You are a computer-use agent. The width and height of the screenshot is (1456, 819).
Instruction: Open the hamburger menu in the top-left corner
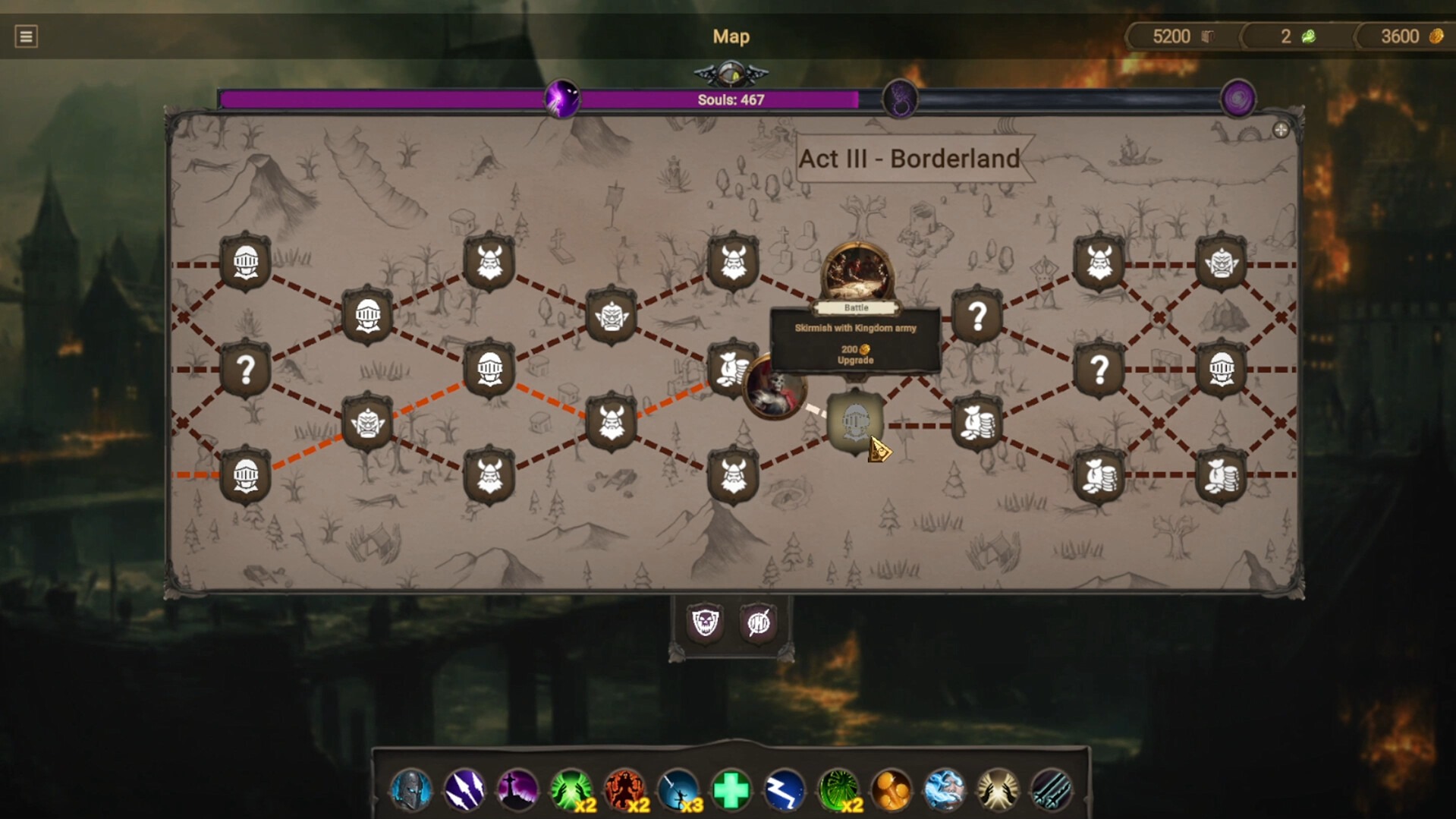(x=25, y=36)
